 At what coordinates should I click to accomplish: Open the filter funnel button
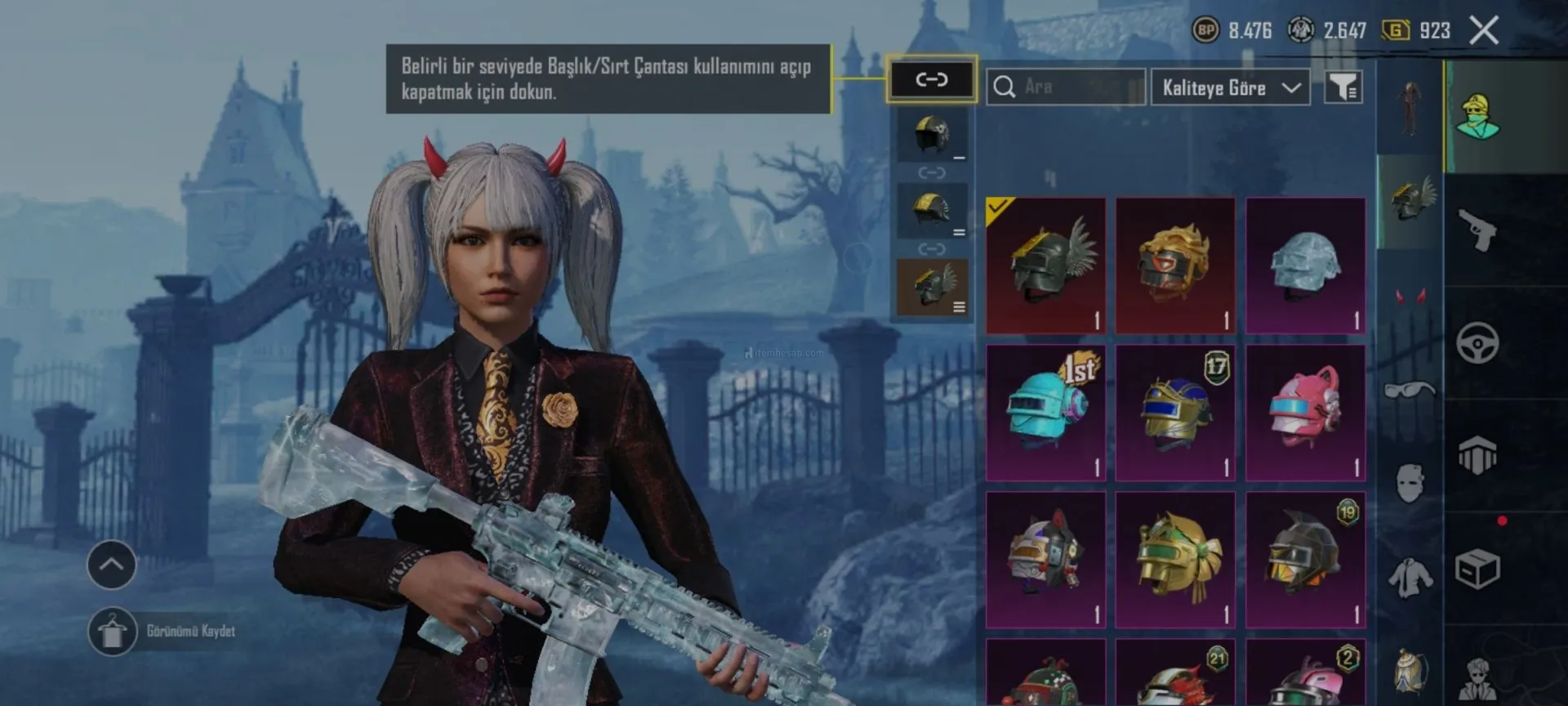point(1343,87)
